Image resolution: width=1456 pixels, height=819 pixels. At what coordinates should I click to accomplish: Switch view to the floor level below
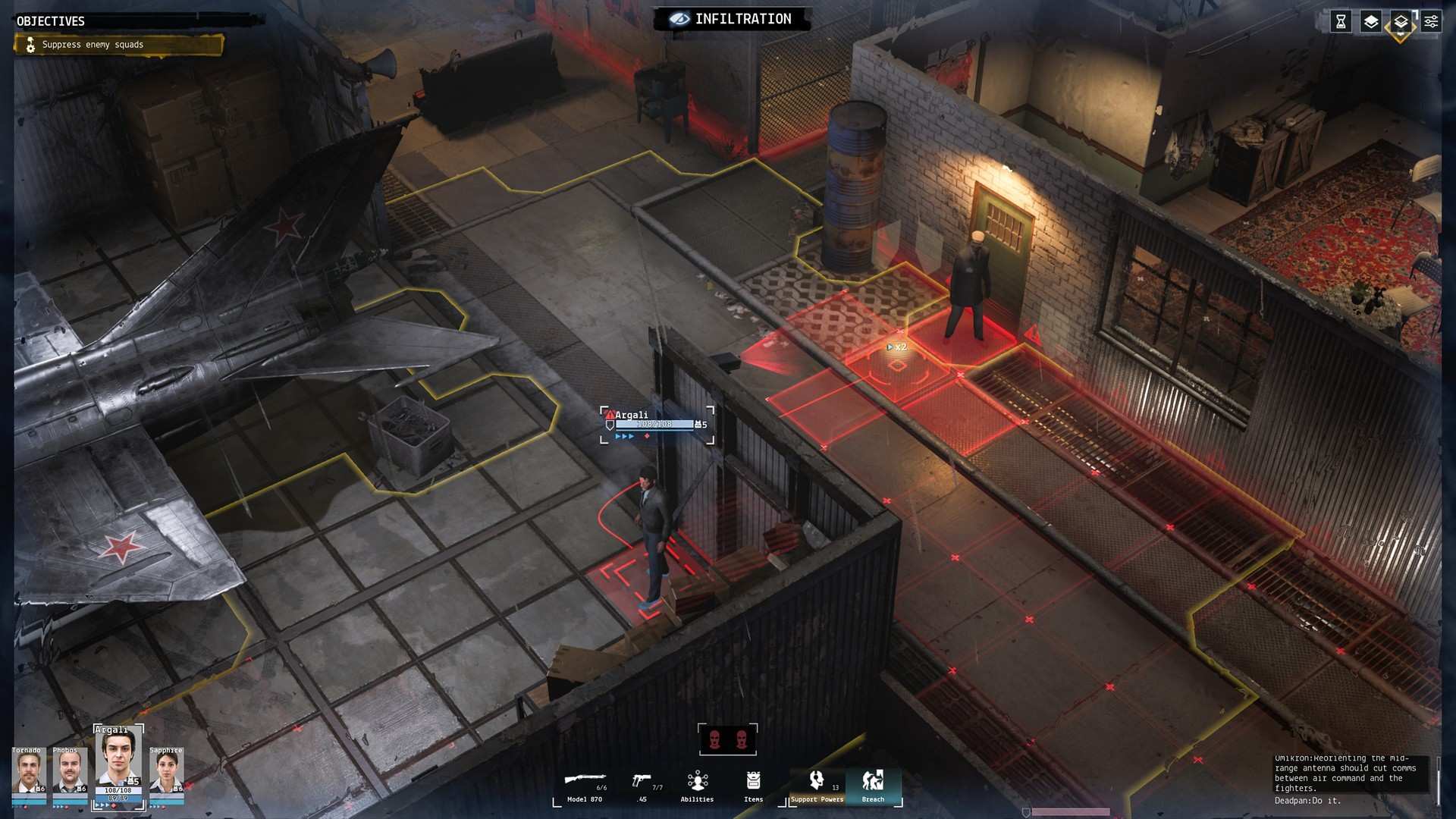(x=1401, y=21)
